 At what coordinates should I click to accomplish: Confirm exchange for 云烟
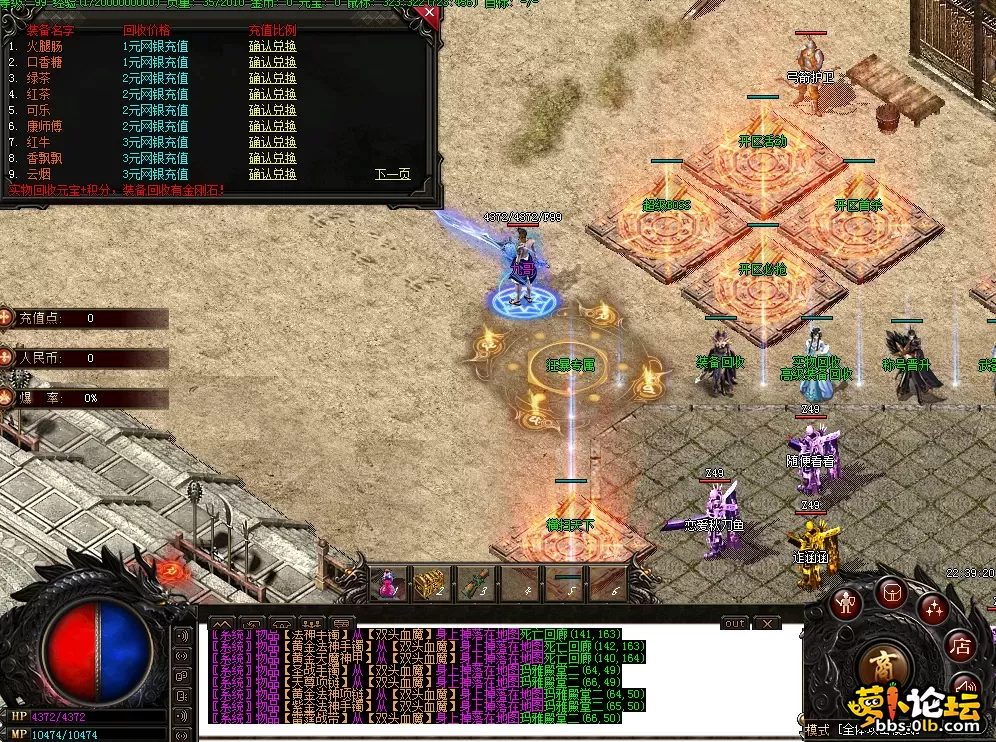point(272,174)
